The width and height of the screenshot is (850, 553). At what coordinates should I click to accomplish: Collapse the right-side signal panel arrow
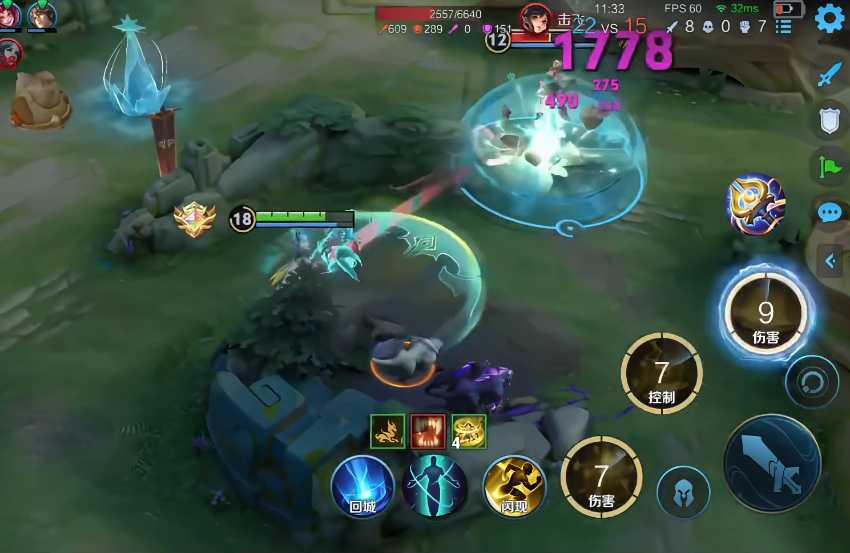831,262
